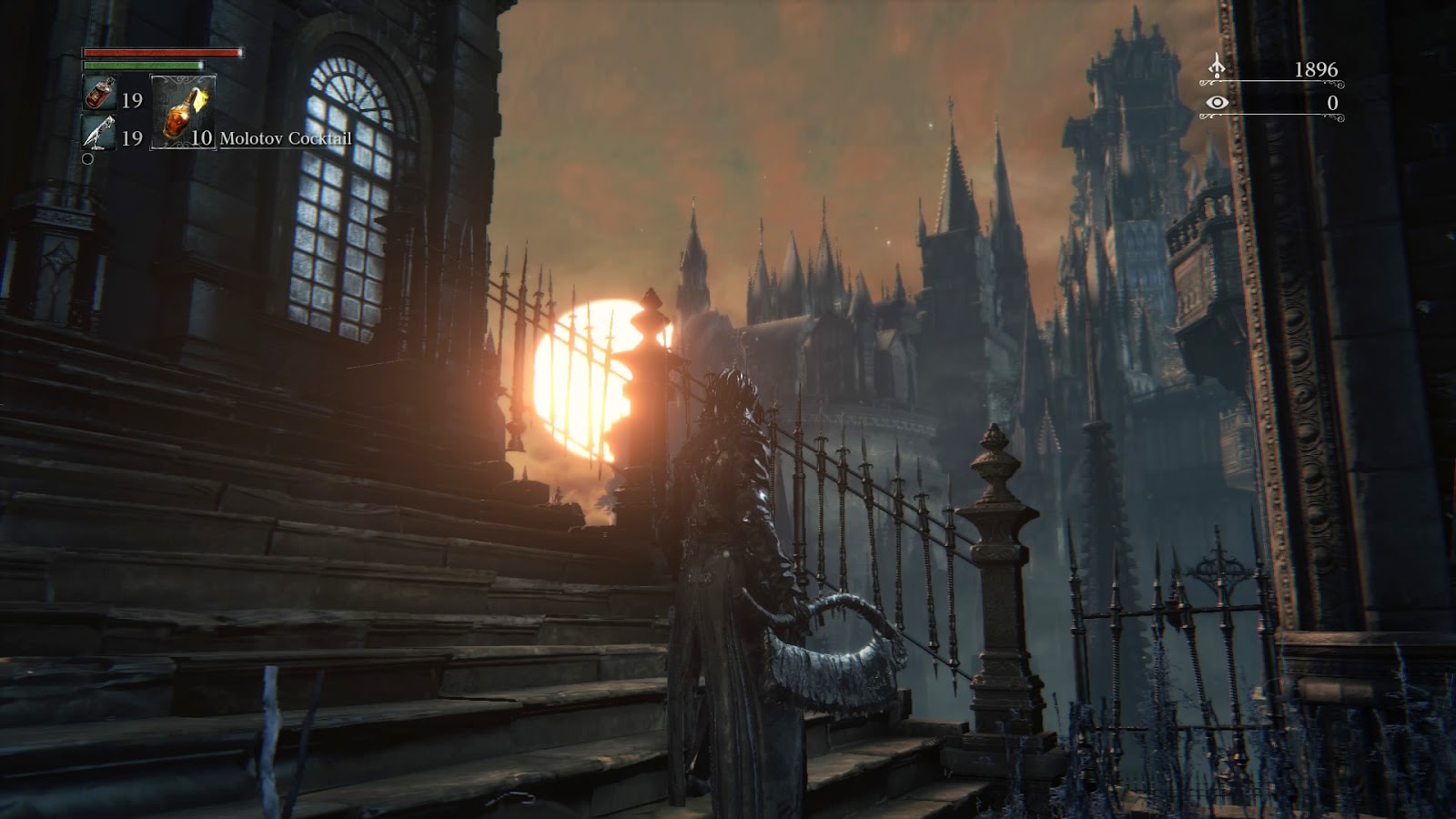
Task: Expand the Molotov Cocktail item slot
Action: (181, 114)
